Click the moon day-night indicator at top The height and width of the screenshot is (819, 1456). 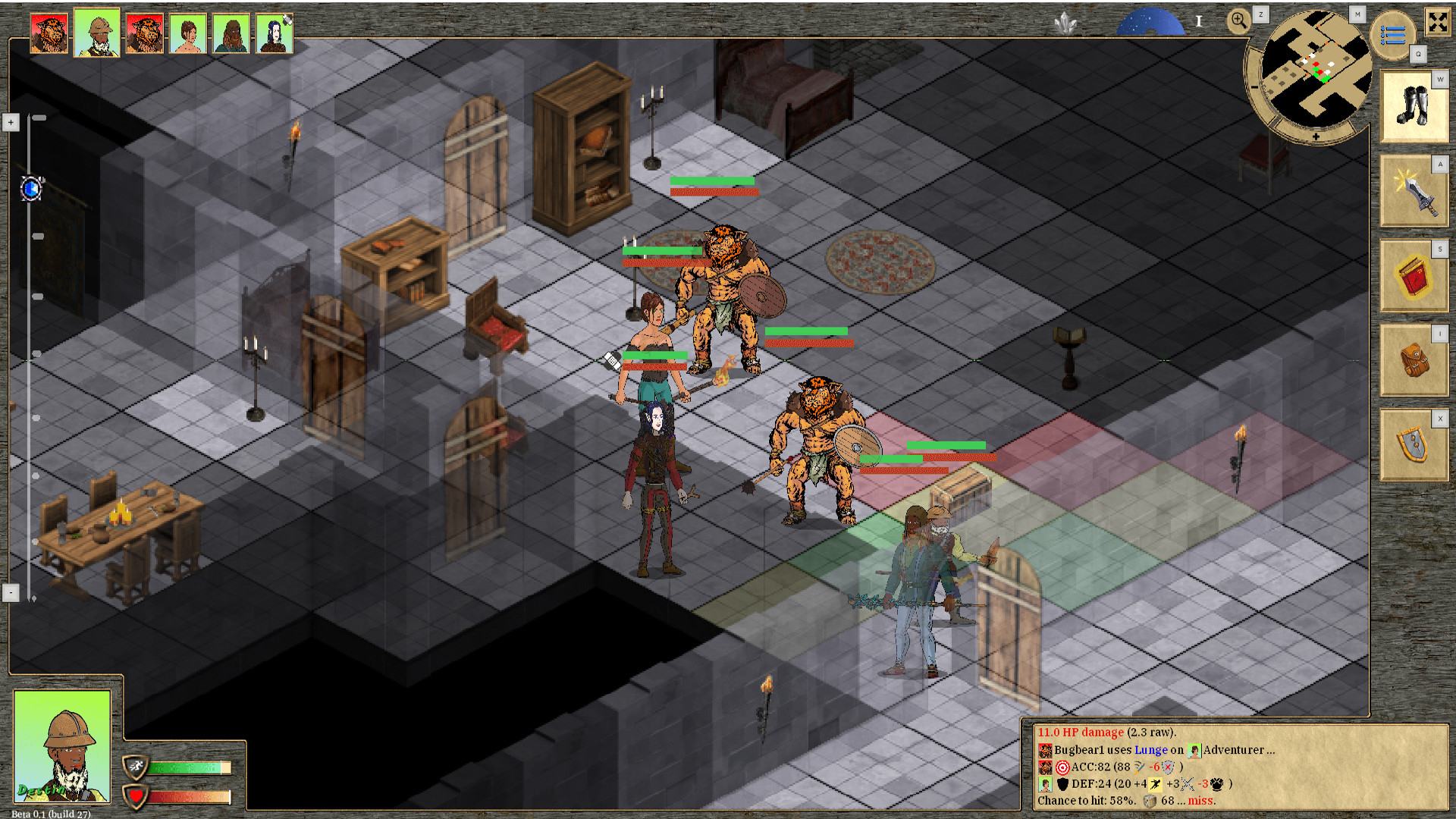(1151, 20)
